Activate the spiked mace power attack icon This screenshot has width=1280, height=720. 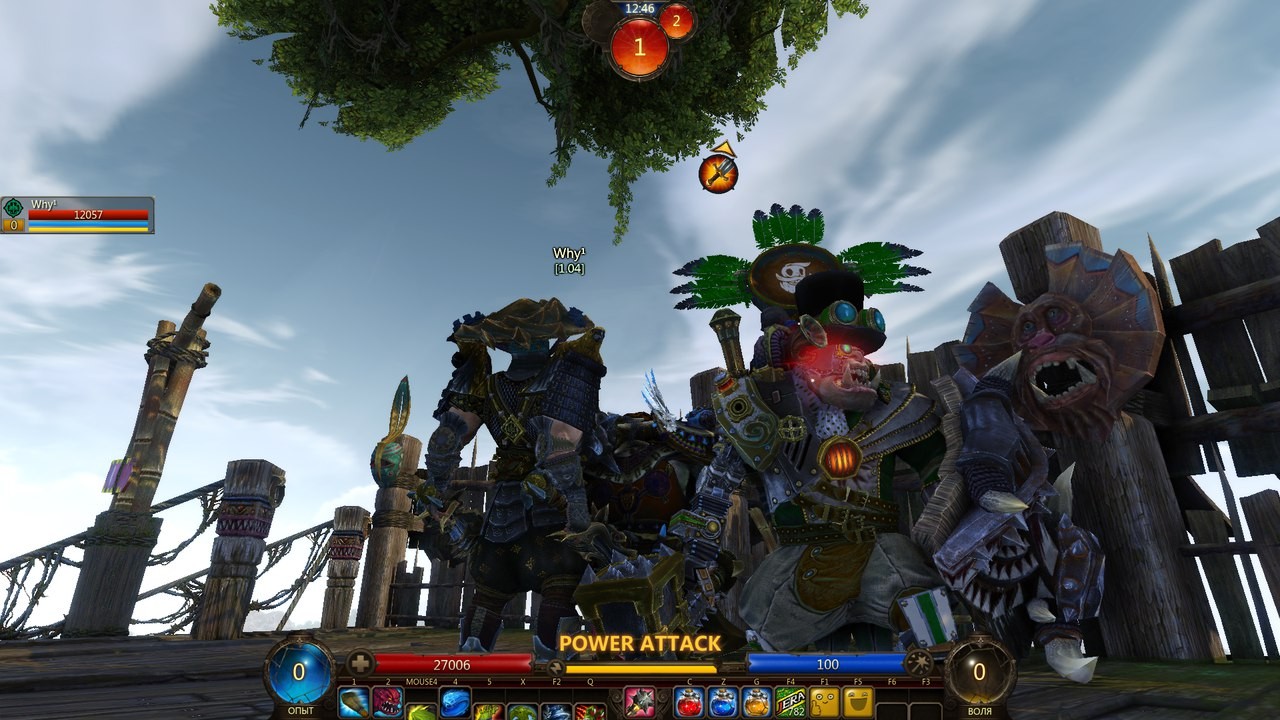[x=639, y=703]
